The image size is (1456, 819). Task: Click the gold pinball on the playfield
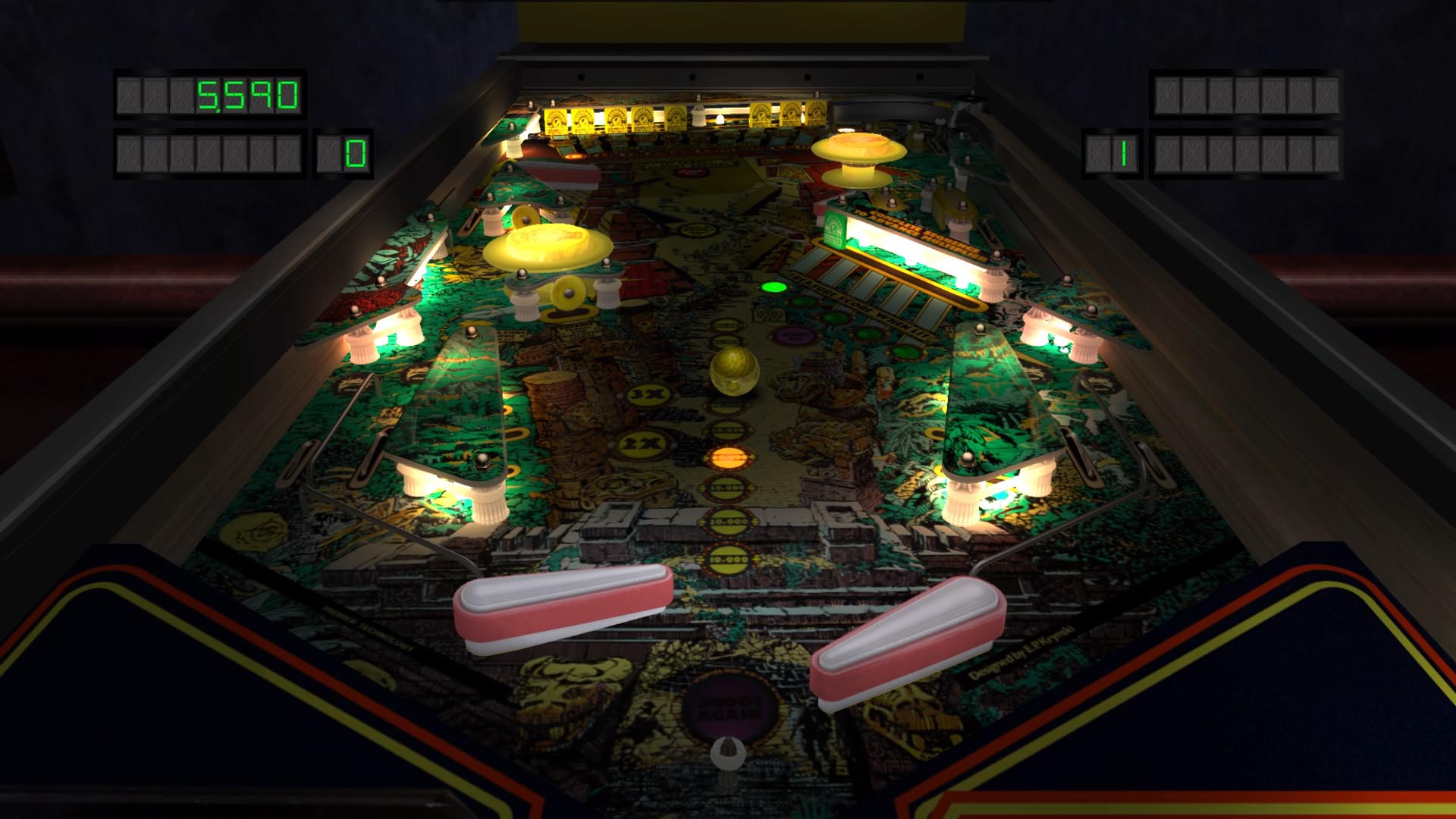[736, 372]
